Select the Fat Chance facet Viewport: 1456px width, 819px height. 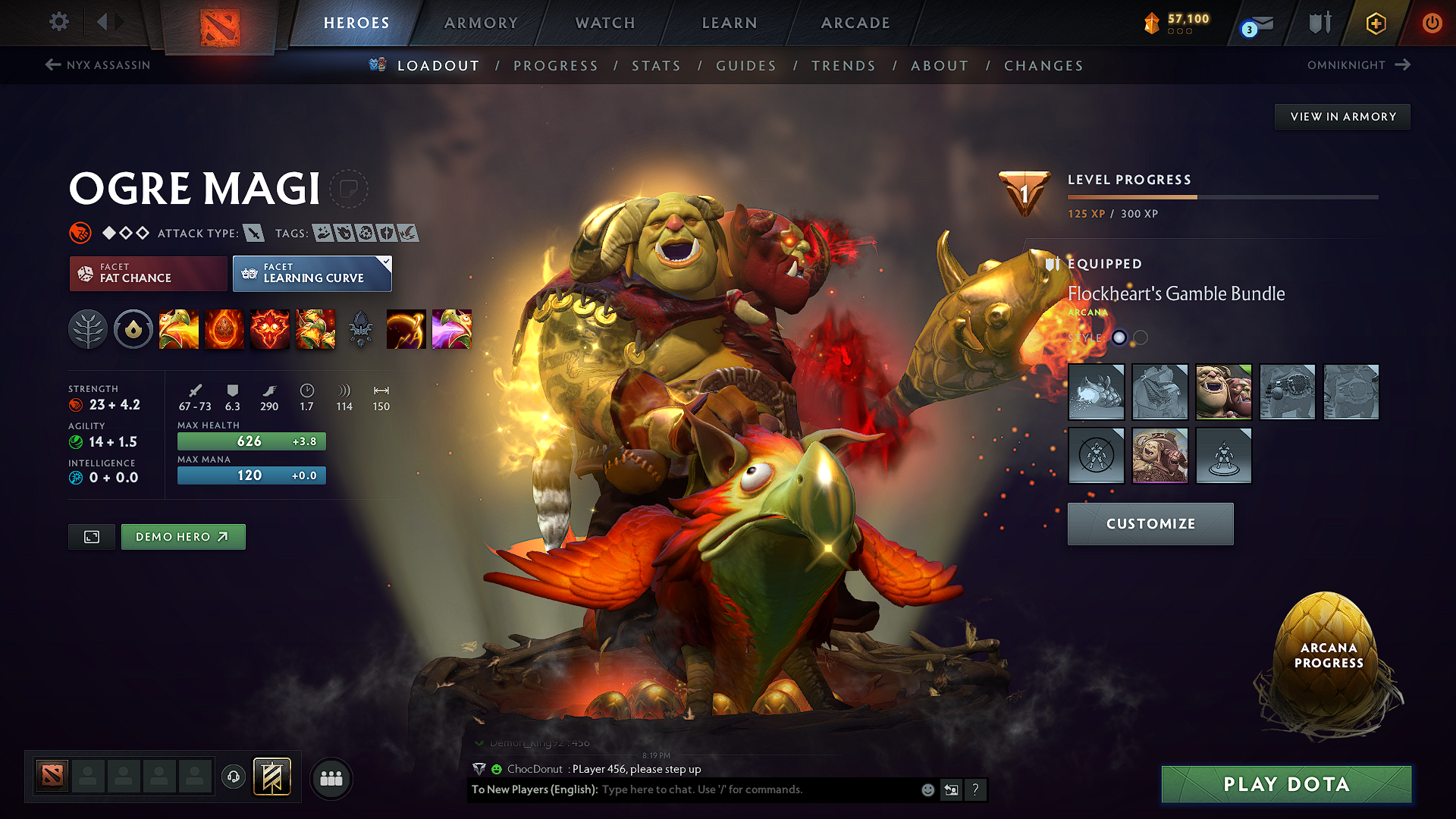[147, 273]
